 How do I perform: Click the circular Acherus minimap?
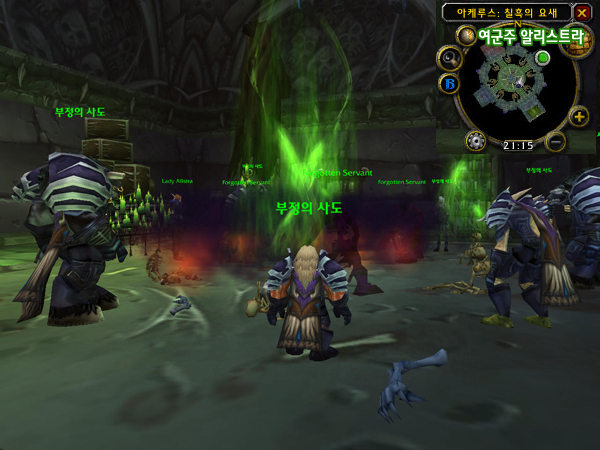(x=515, y=84)
